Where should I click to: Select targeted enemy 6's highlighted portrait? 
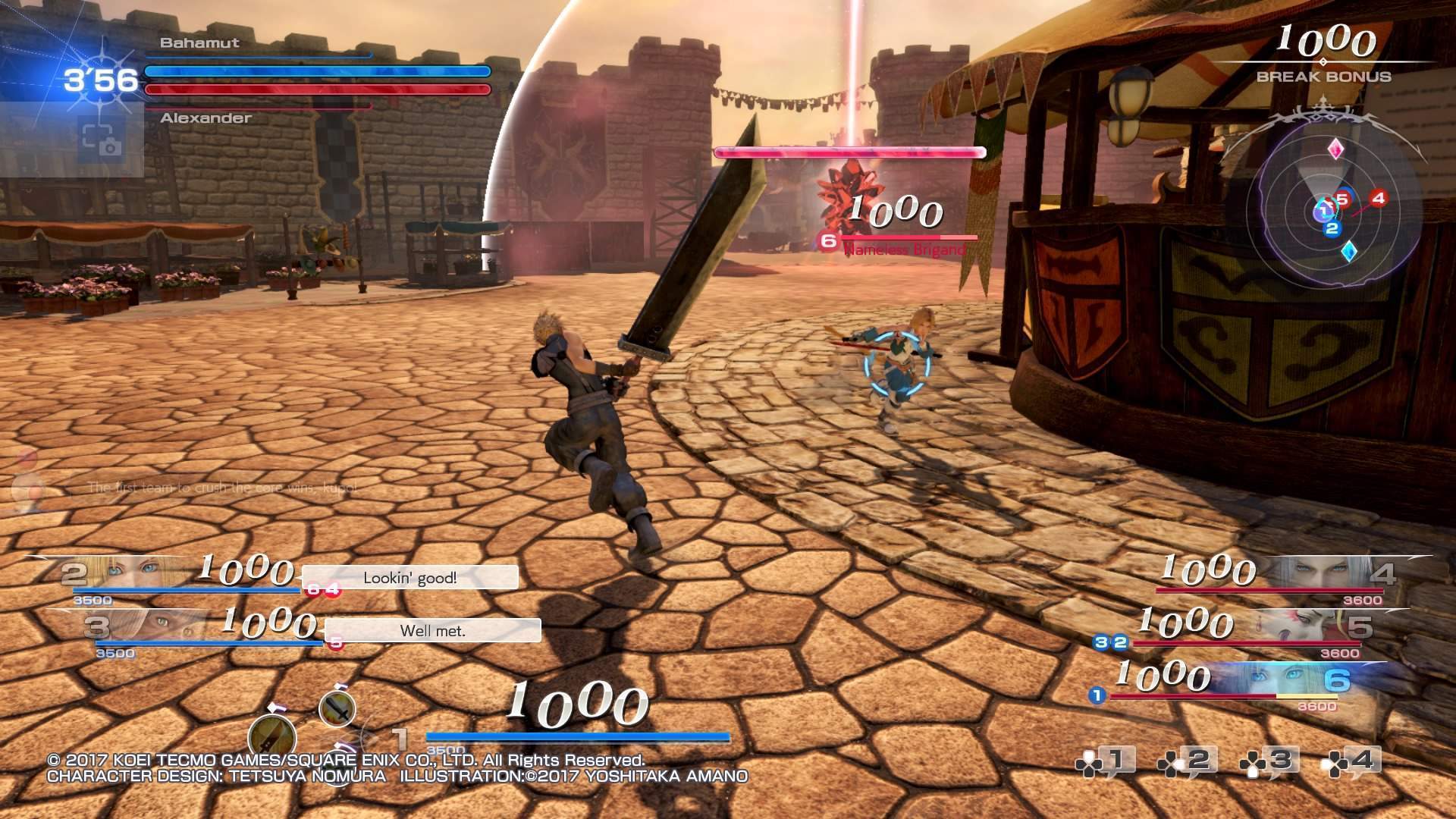[1289, 679]
